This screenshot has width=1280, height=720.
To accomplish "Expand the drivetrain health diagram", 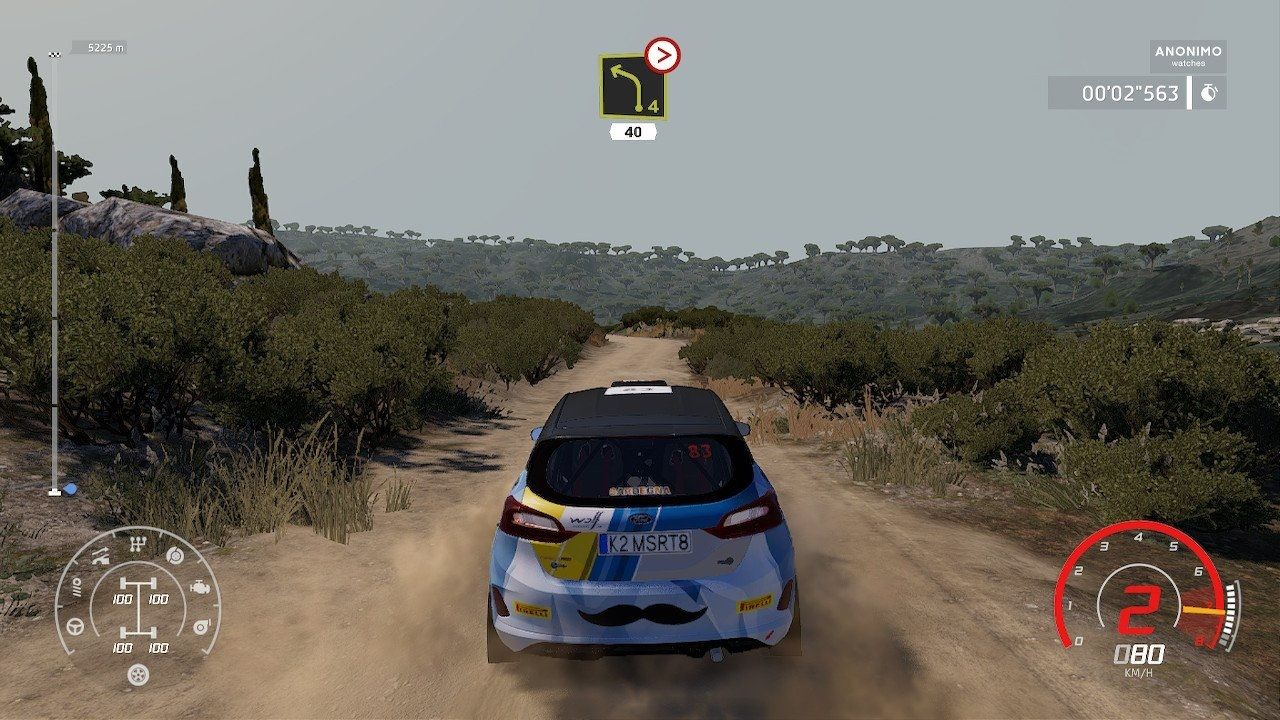I will pyautogui.click(x=139, y=606).
